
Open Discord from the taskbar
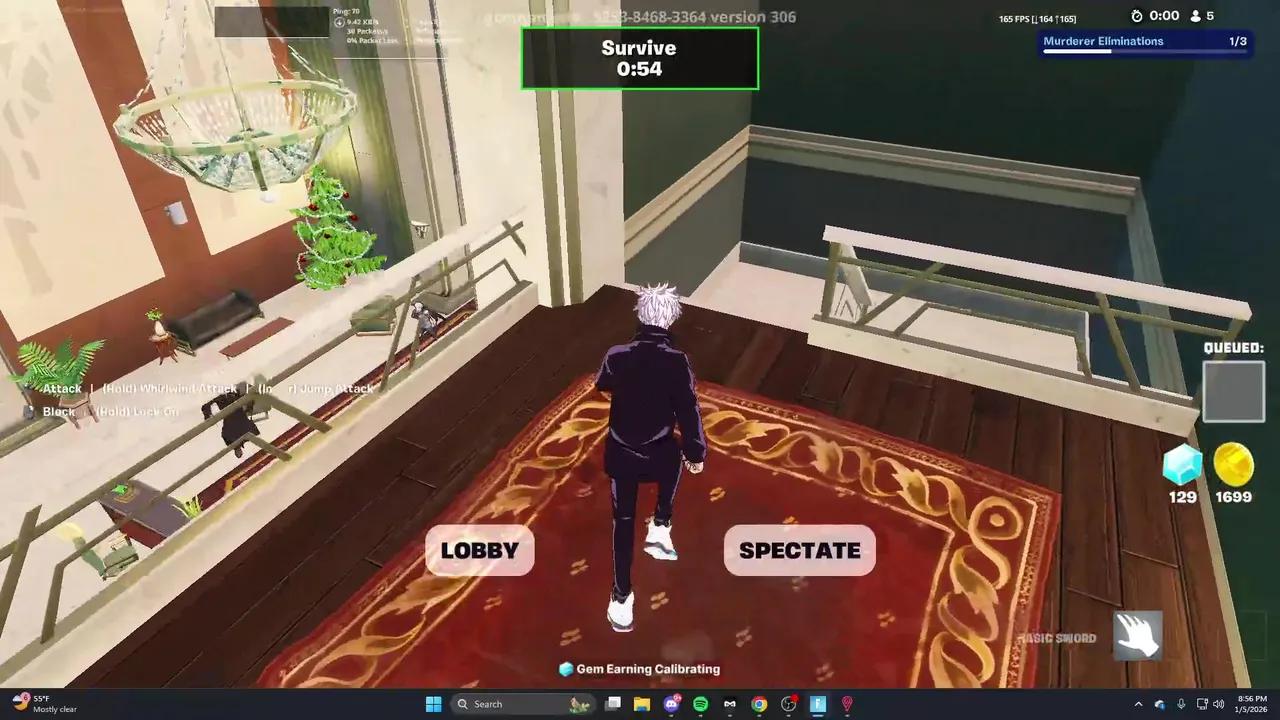tap(670, 704)
